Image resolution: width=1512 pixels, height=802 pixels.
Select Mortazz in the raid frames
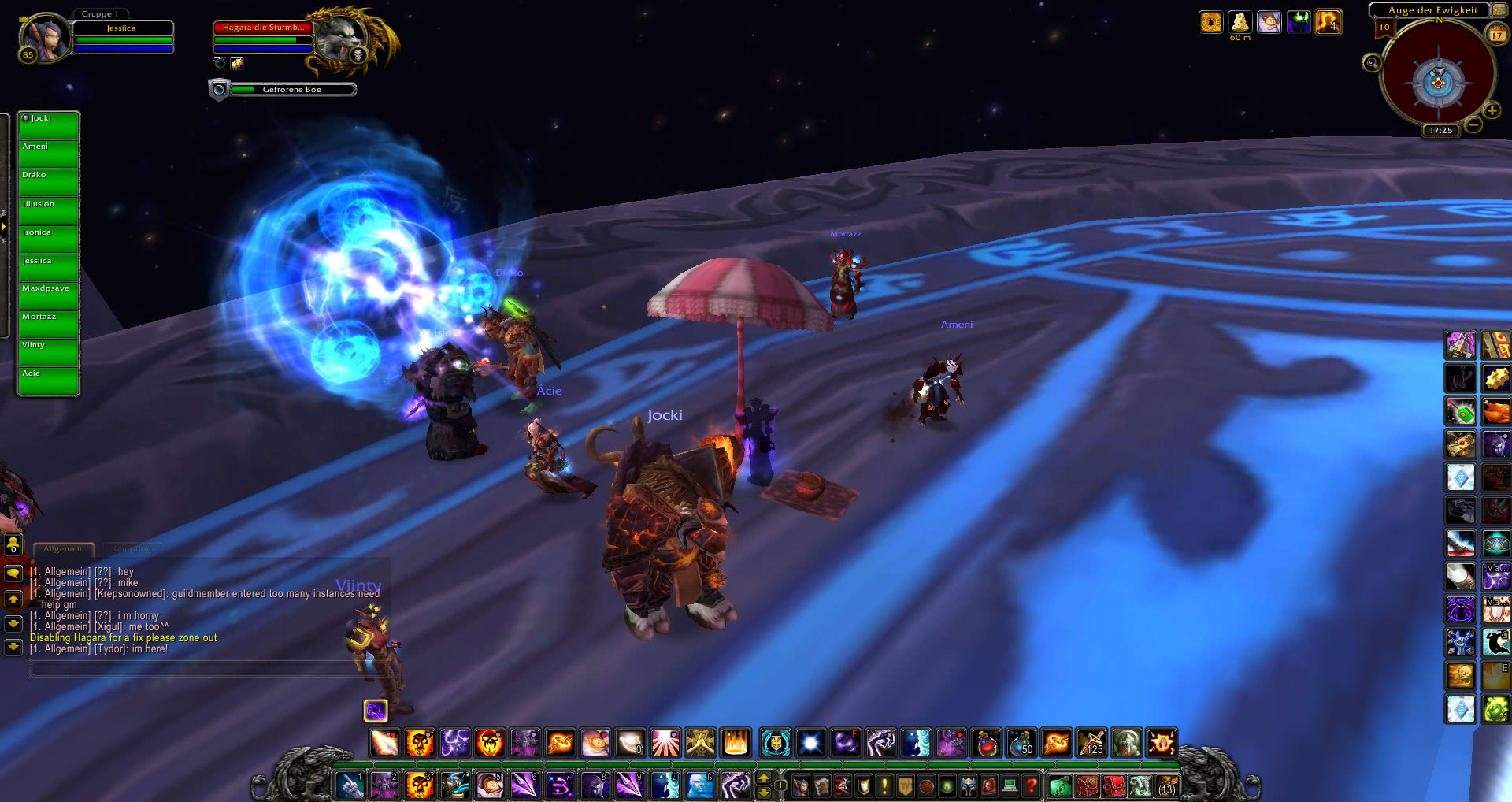[x=48, y=325]
